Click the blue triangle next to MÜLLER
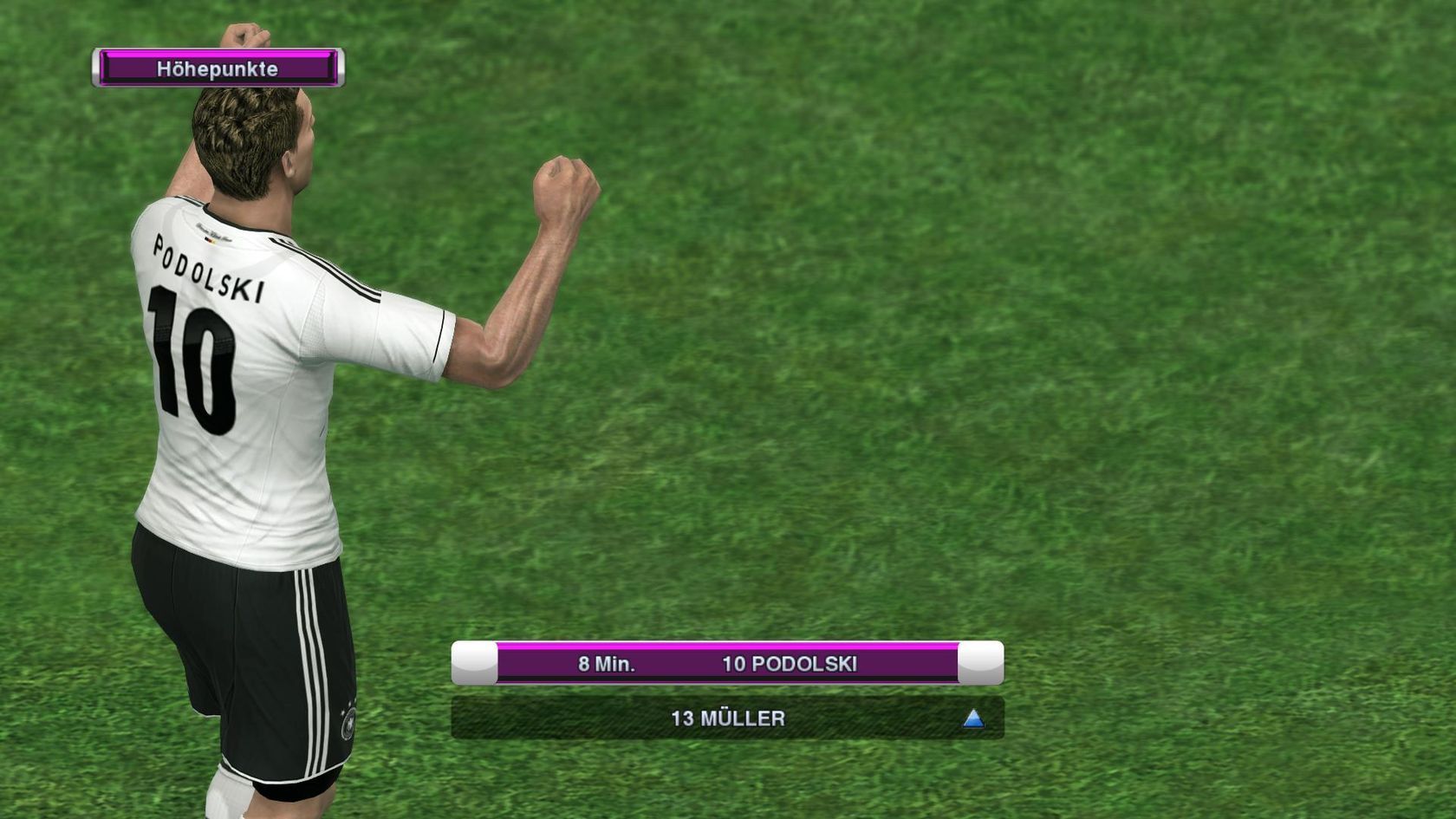Viewport: 1456px width, 819px height. [x=972, y=718]
